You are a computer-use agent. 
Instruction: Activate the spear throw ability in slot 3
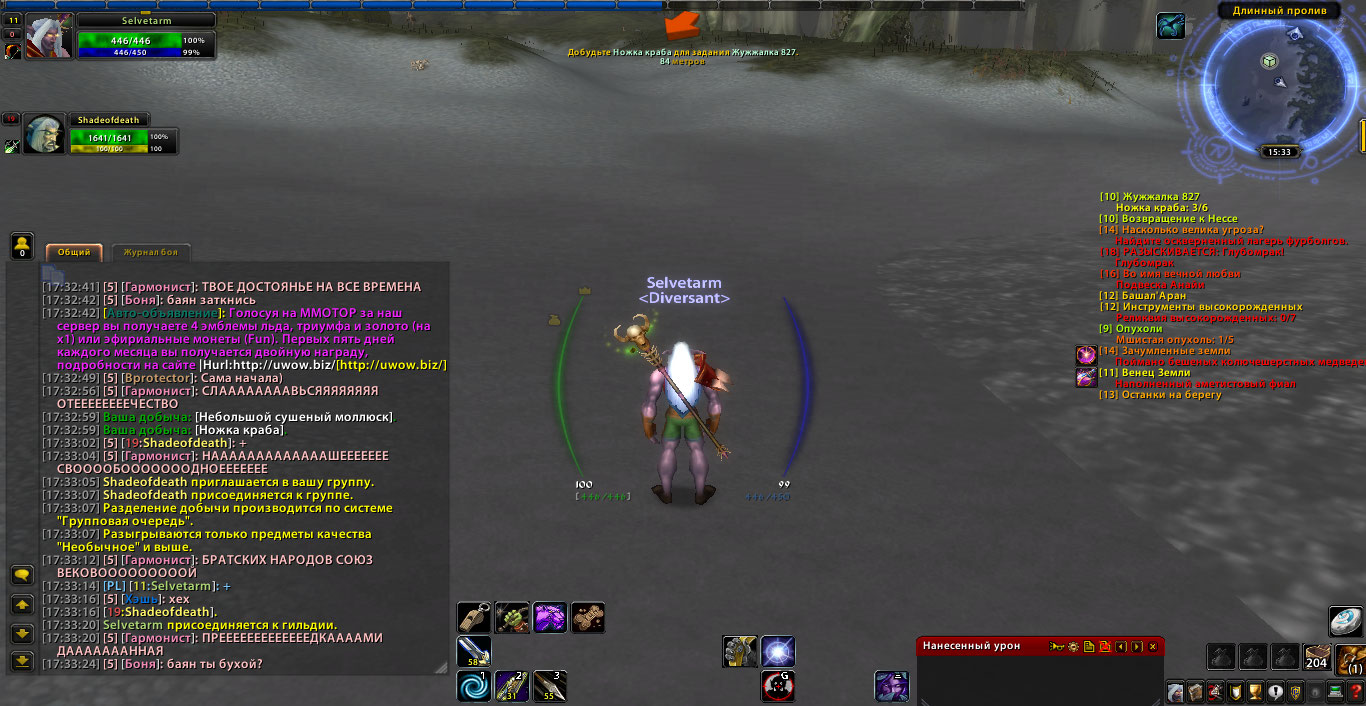549,685
